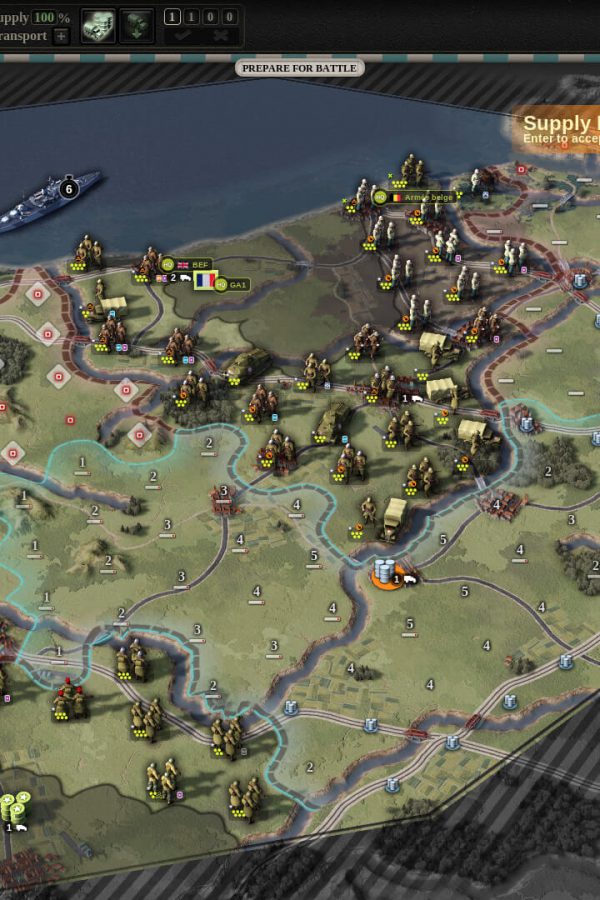Add transport with the plus button

click(61, 36)
